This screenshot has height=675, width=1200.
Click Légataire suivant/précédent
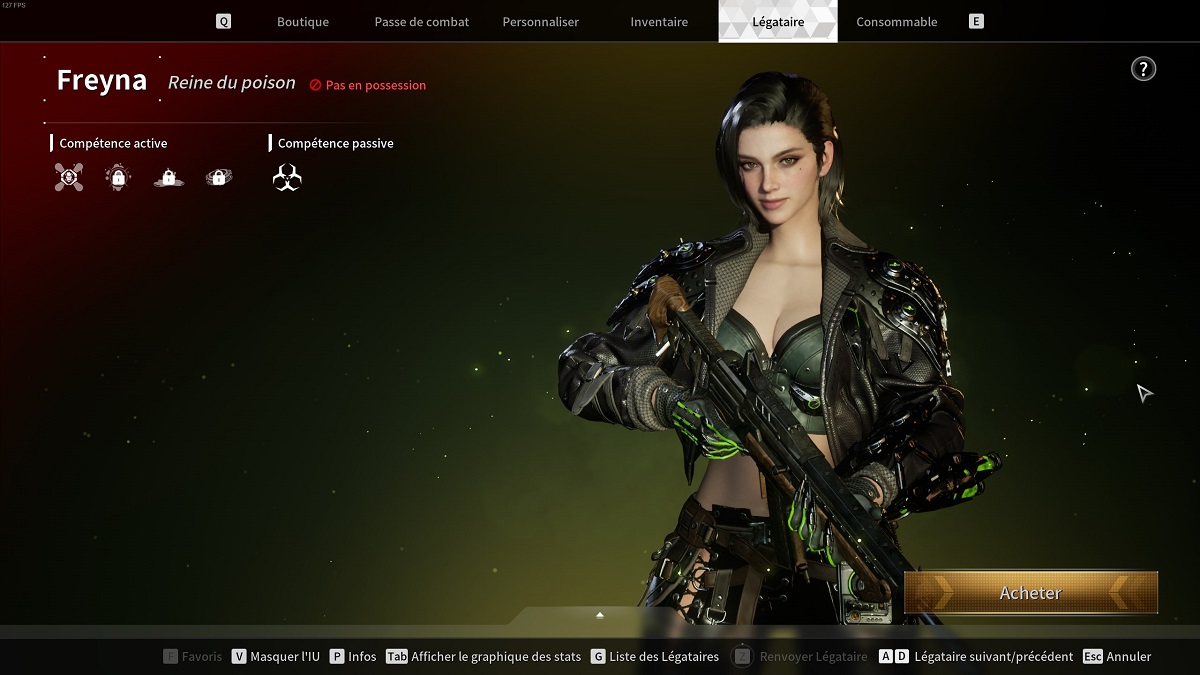coord(976,657)
